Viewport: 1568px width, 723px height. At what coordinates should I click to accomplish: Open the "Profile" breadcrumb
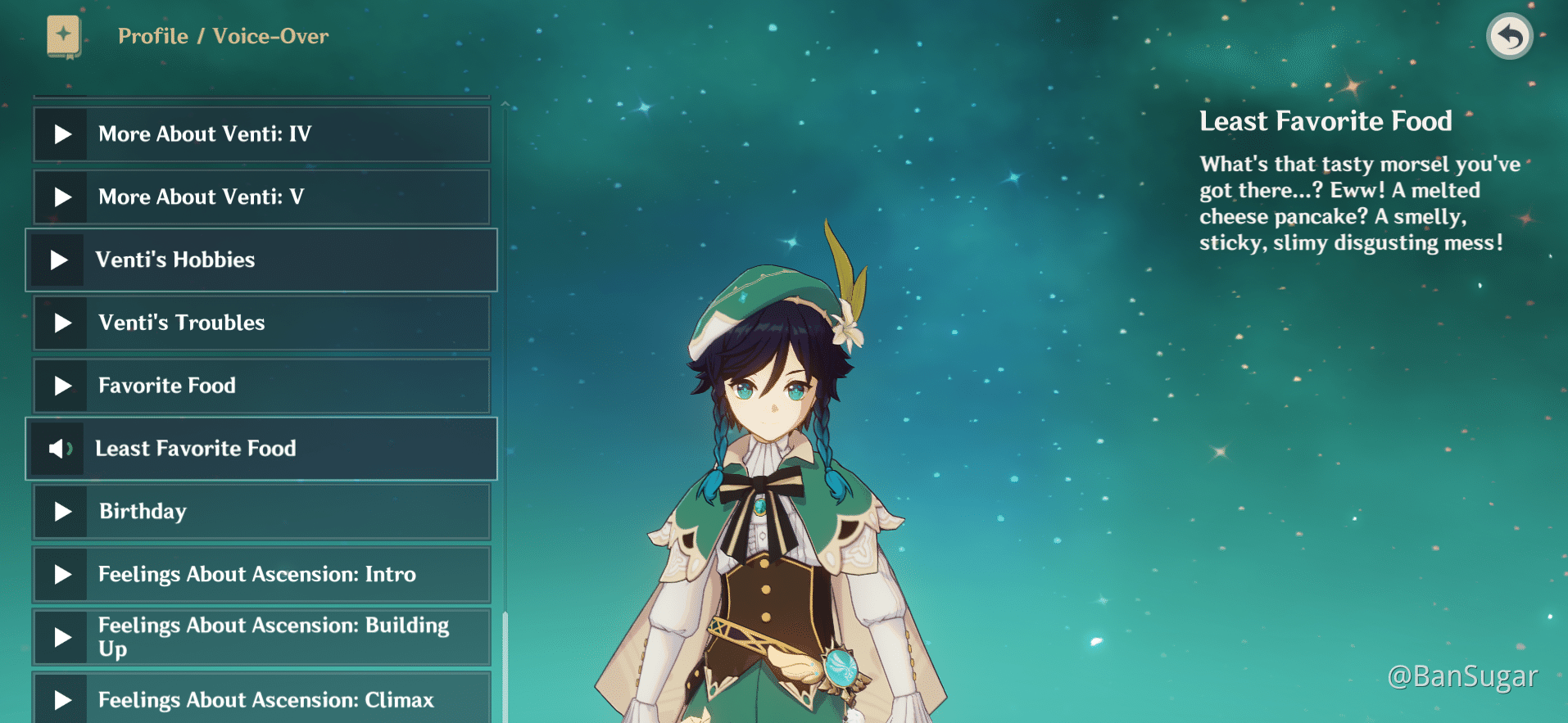(x=152, y=36)
